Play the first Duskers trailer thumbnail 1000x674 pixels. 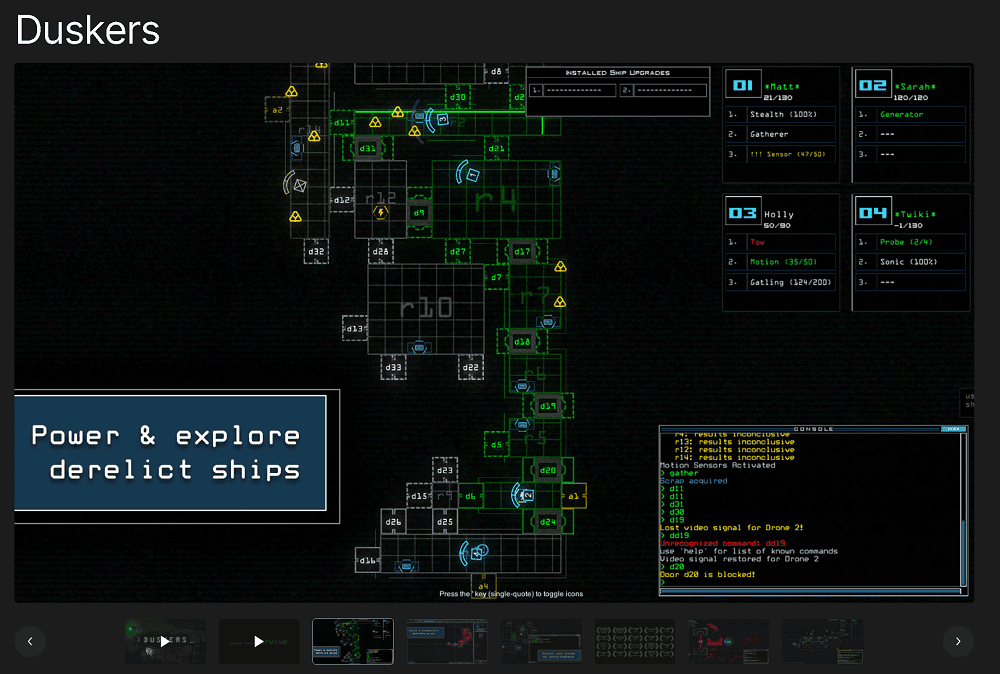pos(165,641)
